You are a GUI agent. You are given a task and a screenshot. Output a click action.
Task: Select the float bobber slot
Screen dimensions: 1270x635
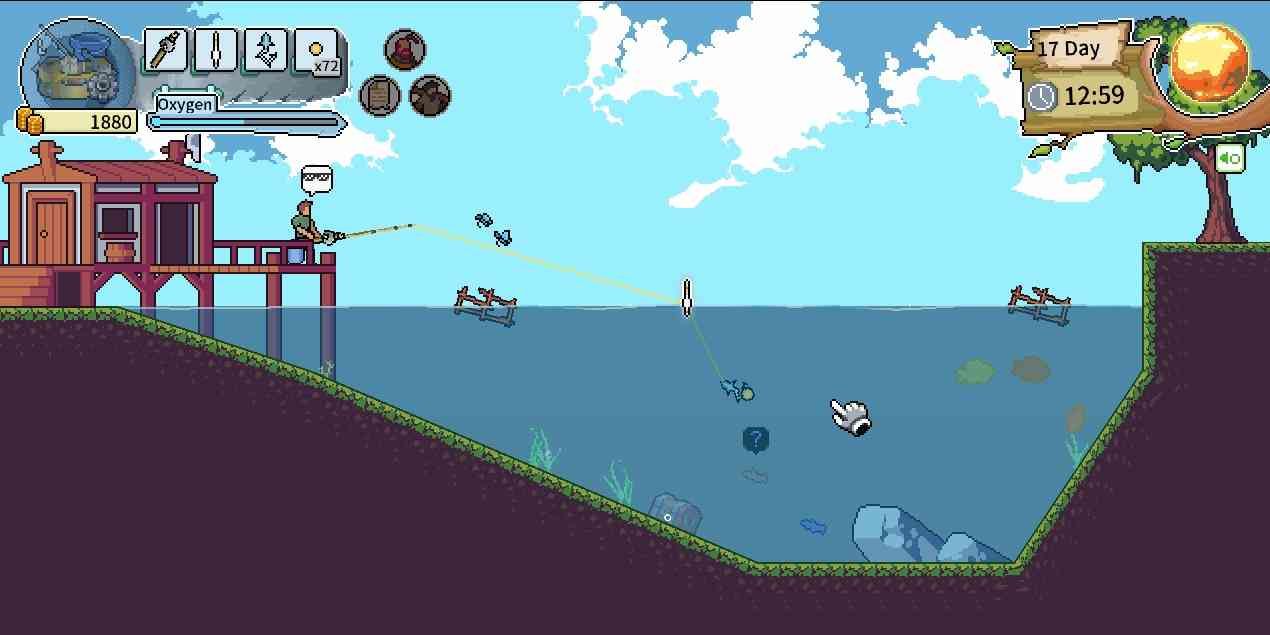click(x=216, y=49)
